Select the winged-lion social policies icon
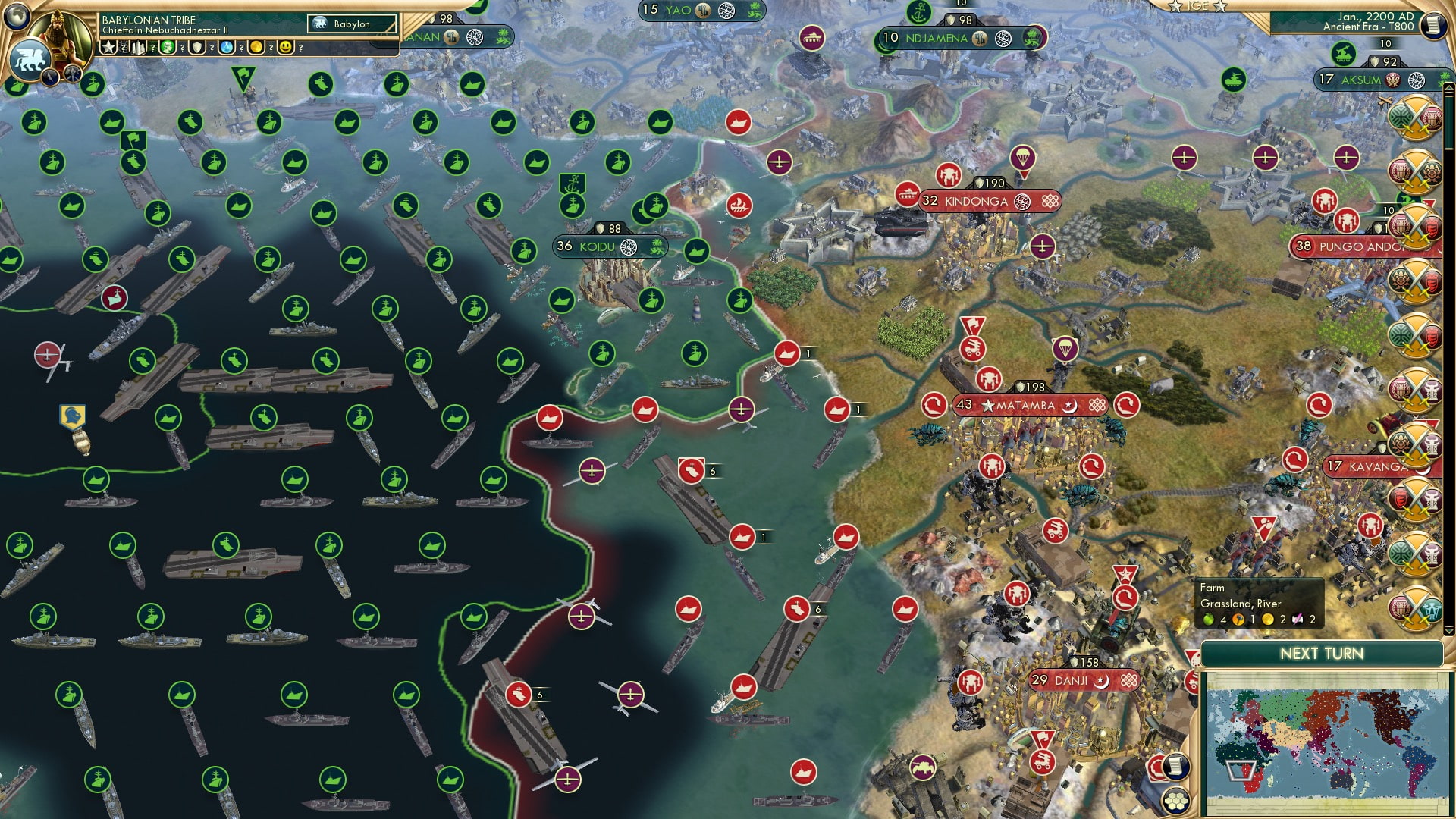The height and width of the screenshot is (819, 1456). 29,55
